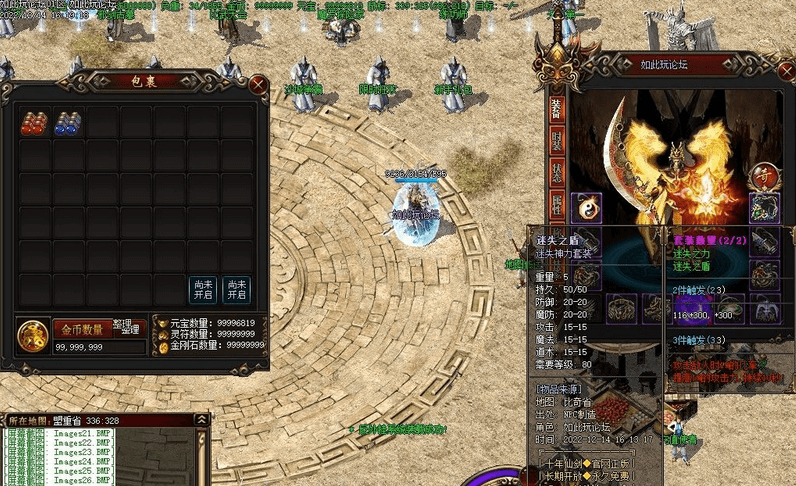Select the blue potion stack slot
This screenshot has width=796, height=486.
(68, 122)
